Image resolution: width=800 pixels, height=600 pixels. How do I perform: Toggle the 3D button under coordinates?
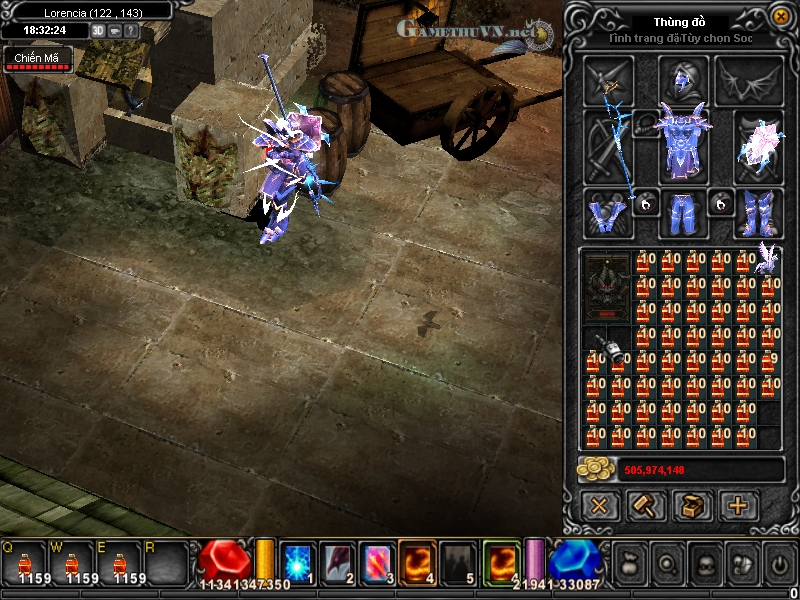98,31
